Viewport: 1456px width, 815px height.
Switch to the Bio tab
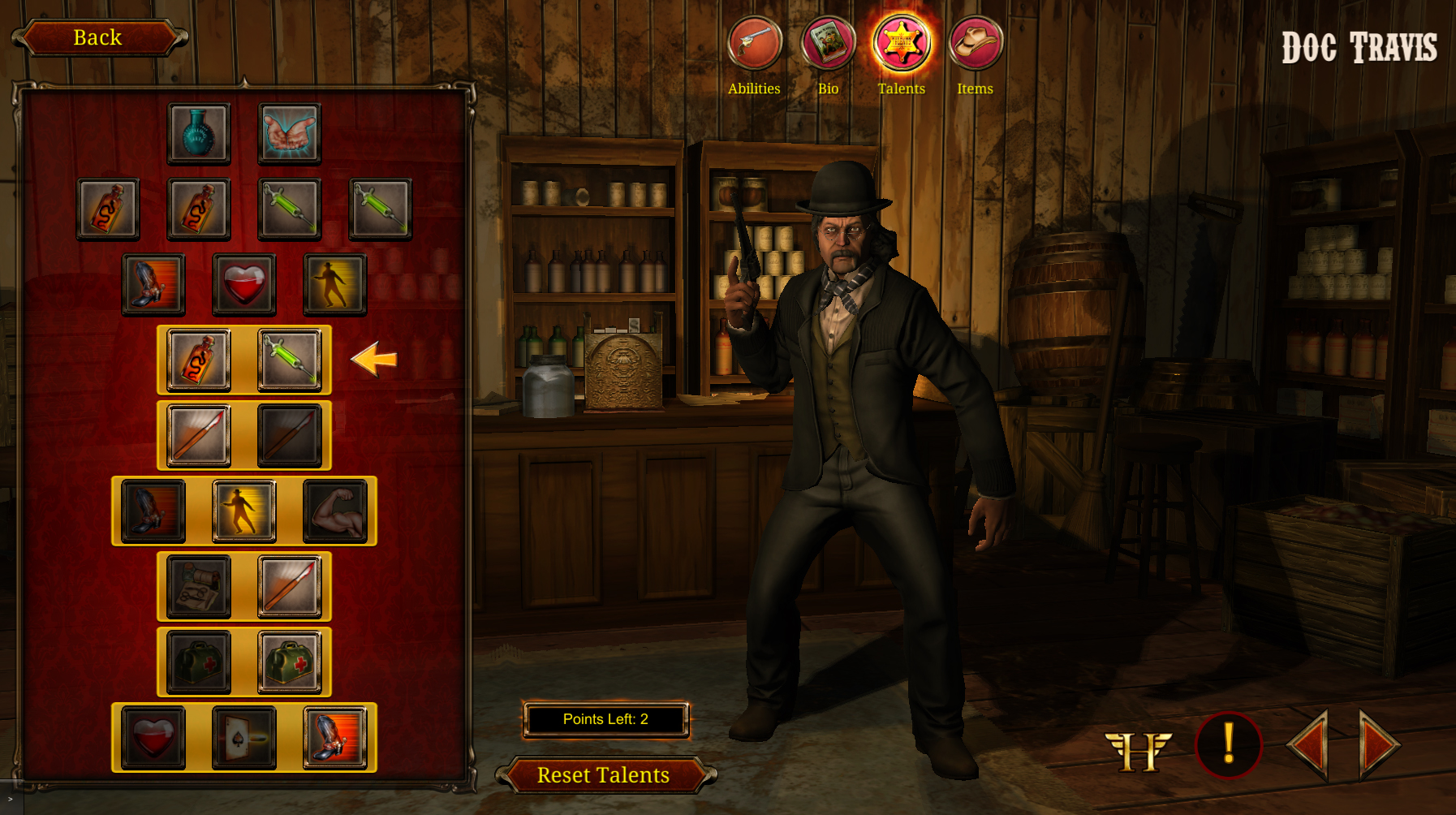828,43
